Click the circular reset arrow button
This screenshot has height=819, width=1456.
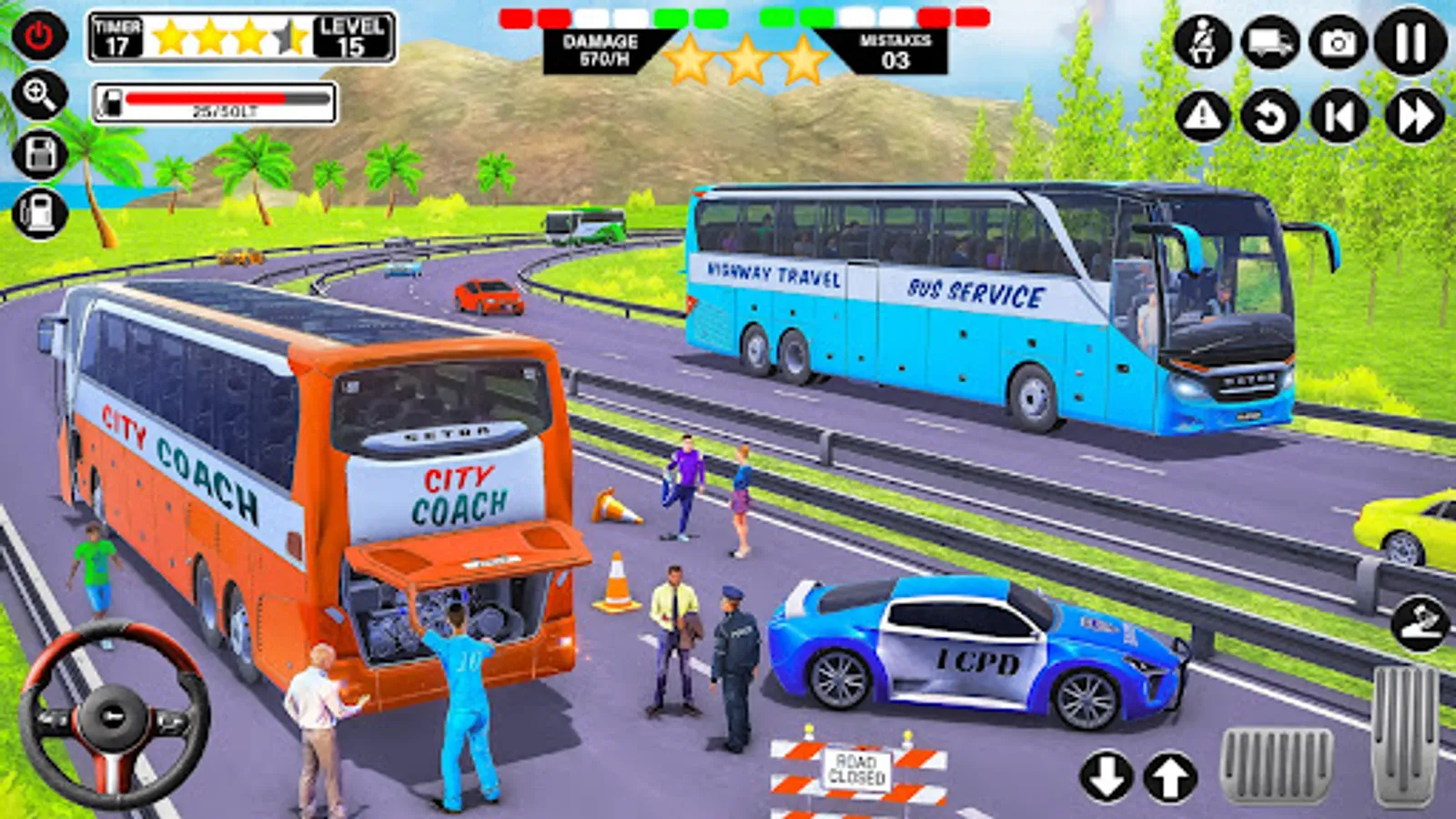tap(1270, 116)
